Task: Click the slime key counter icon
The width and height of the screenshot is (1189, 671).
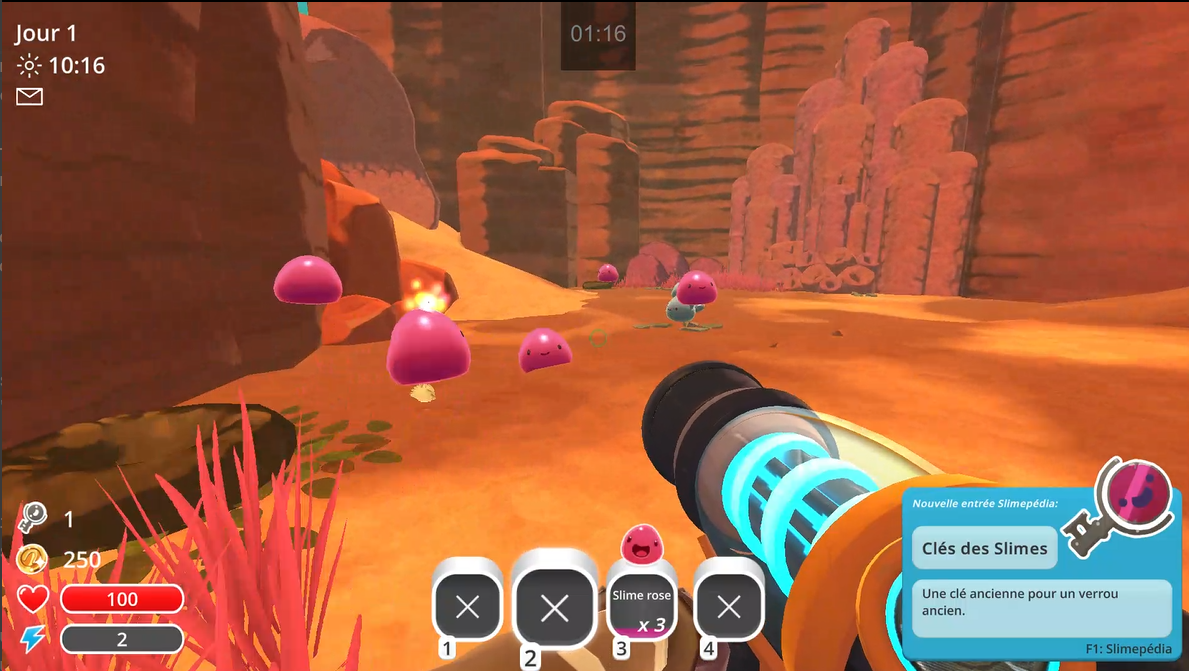Action: click(x=32, y=518)
